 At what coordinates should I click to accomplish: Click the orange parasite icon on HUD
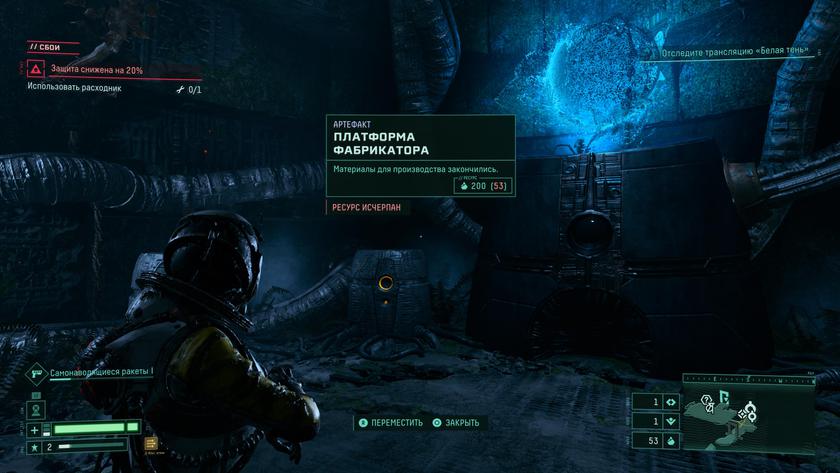(x=151, y=443)
